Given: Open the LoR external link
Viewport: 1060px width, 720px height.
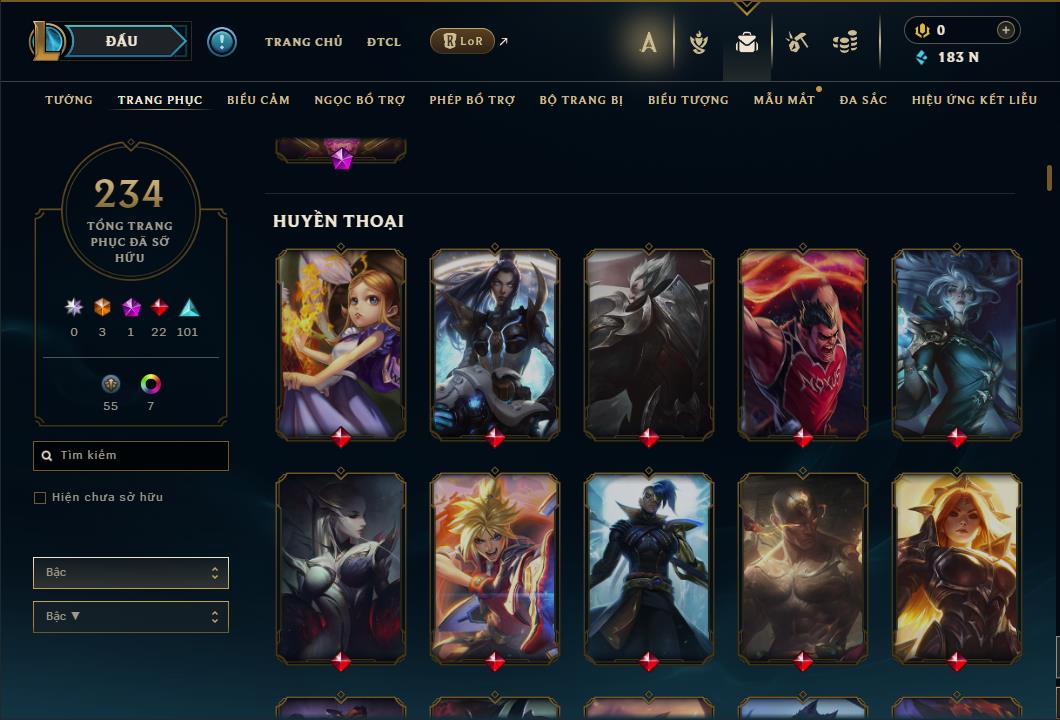Looking at the screenshot, I should (463, 41).
